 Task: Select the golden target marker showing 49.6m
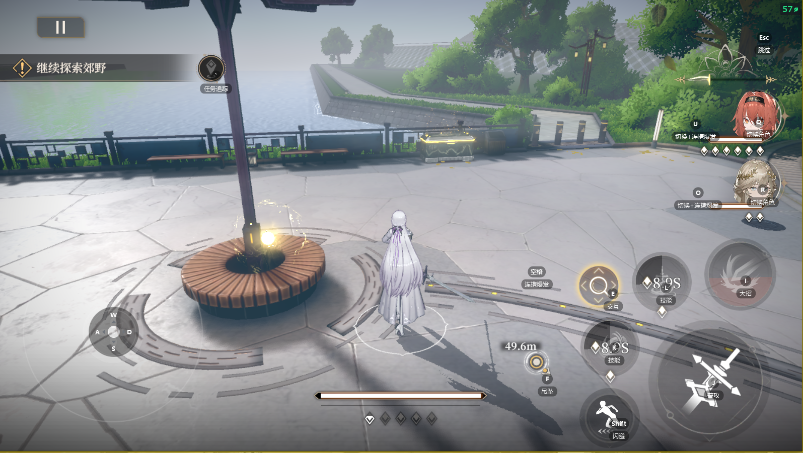pos(537,362)
